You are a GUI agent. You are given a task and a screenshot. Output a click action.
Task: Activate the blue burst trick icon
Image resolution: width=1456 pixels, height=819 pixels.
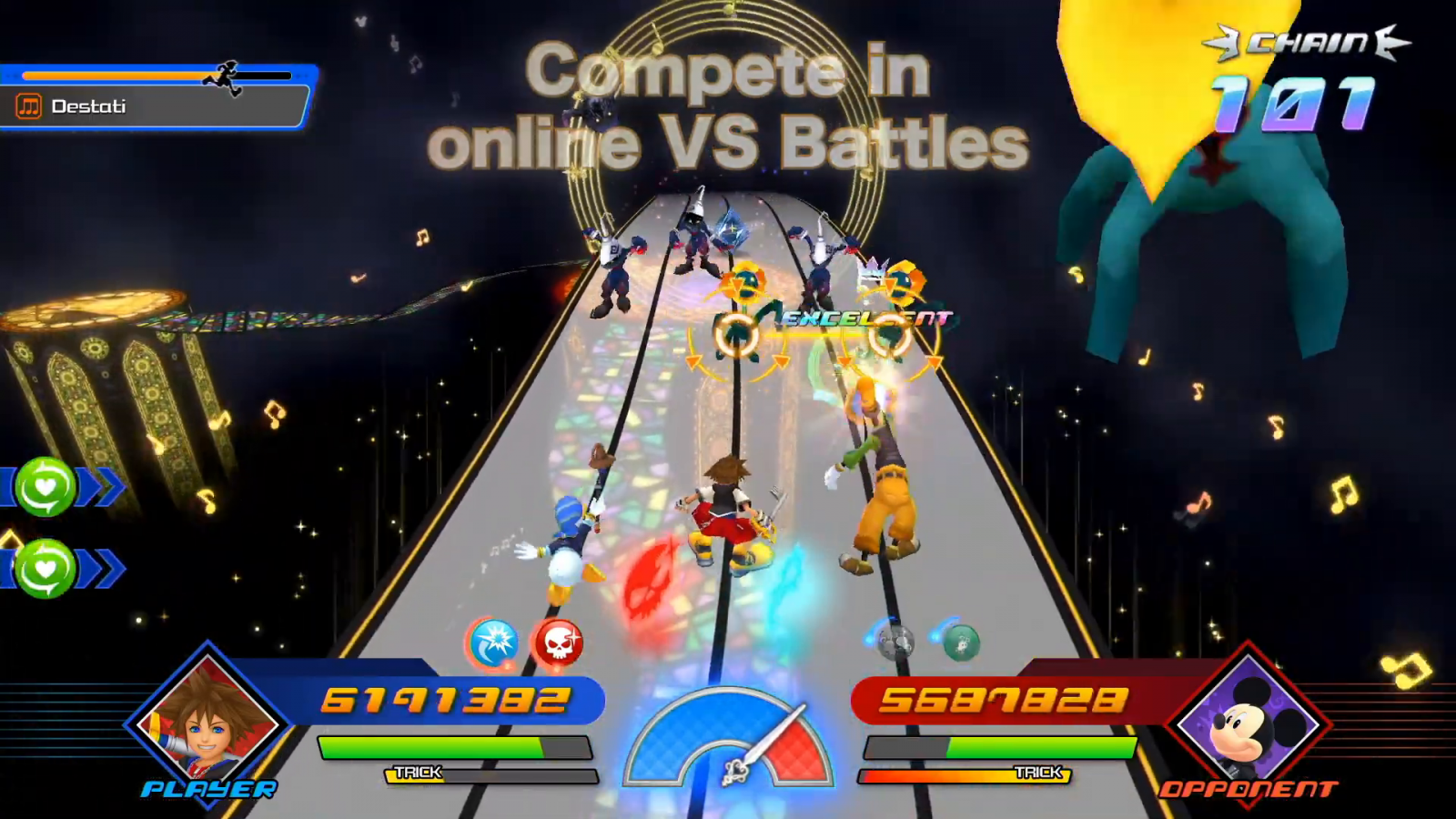[x=494, y=643]
